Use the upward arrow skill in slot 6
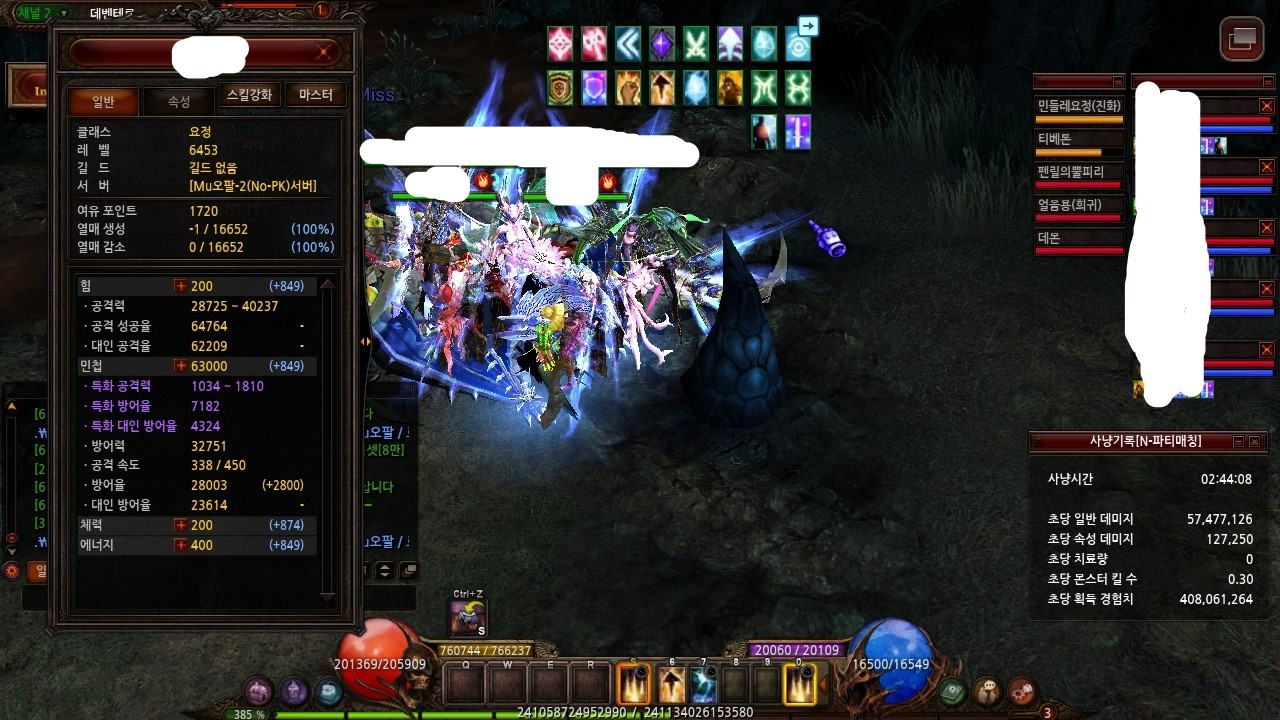Screen dimensions: 1280x720 [x=672, y=685]
